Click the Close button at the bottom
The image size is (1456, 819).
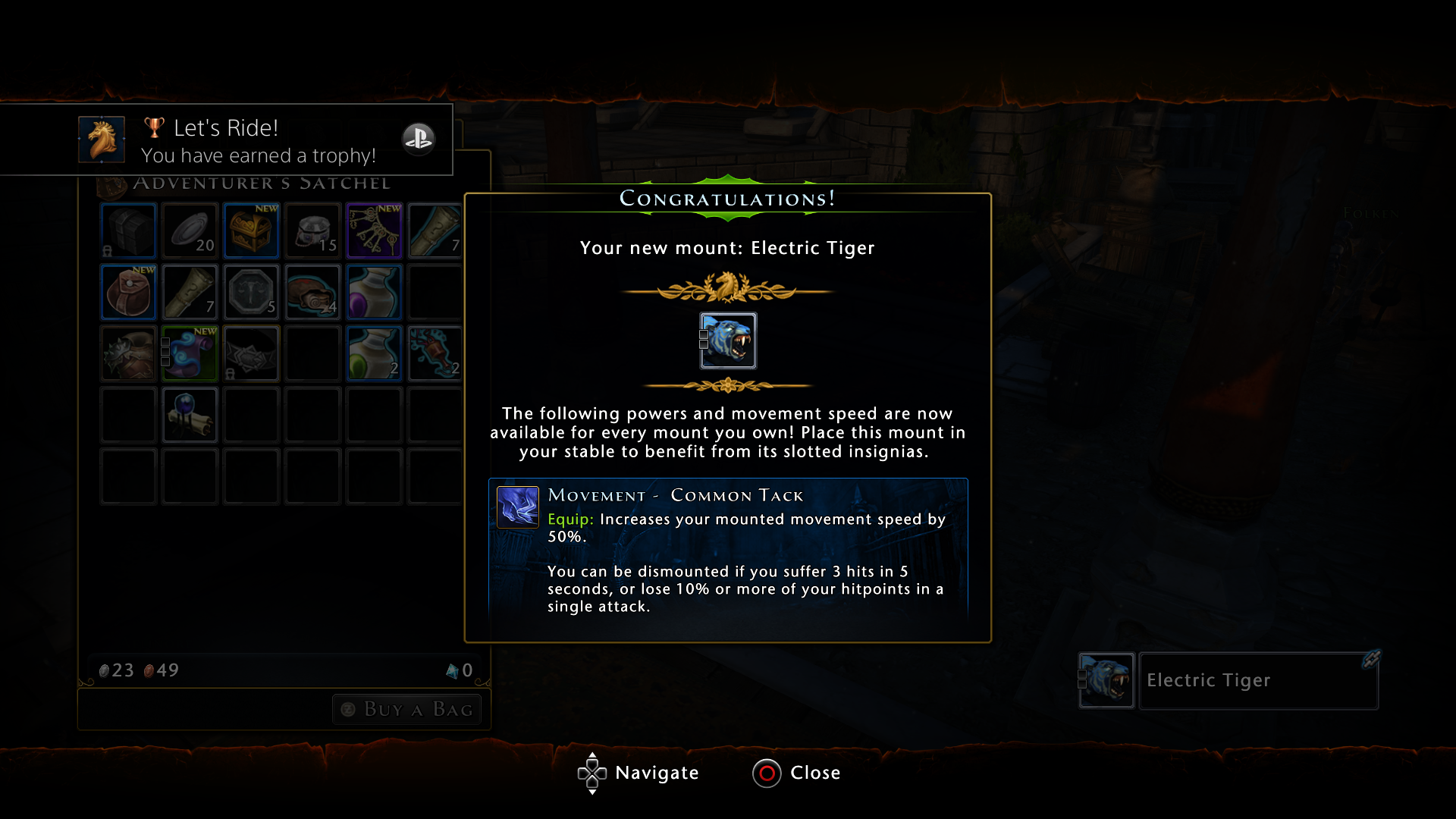click(x=796, y=773)
